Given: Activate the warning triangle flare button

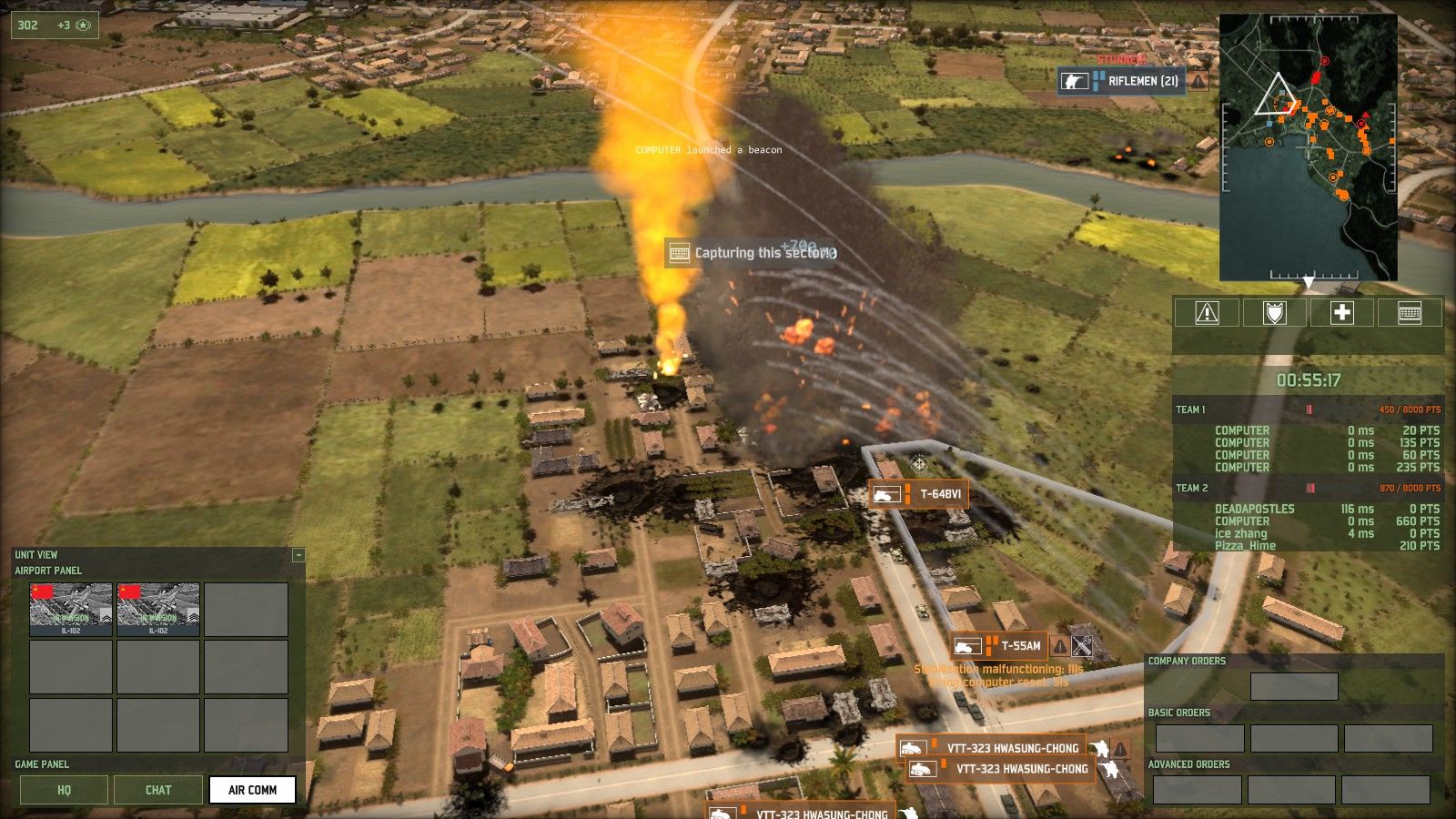Looking at the screenshot, I should pyautogui.click(x=1207, y=313).
